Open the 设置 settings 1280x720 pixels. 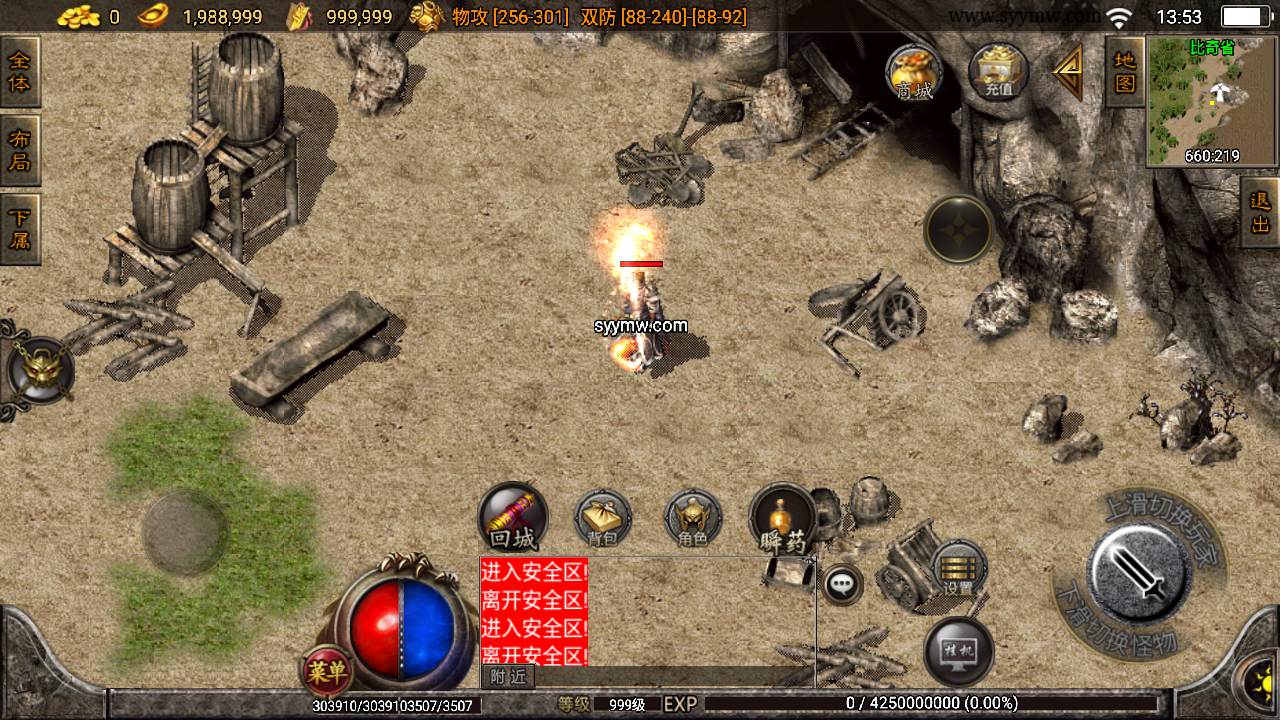coord(959,570)
